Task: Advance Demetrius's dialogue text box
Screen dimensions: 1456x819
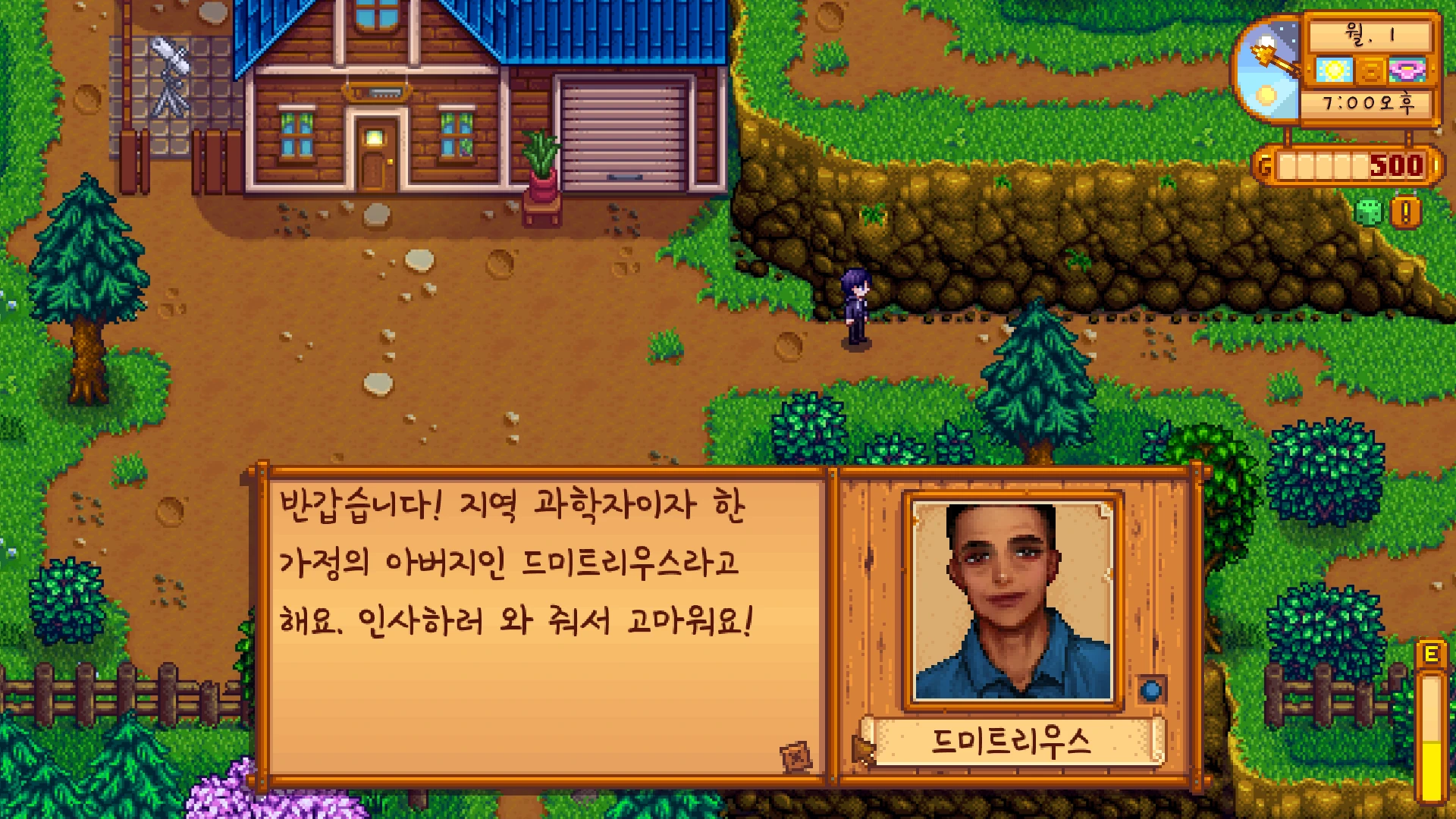Action: point(542,622)
